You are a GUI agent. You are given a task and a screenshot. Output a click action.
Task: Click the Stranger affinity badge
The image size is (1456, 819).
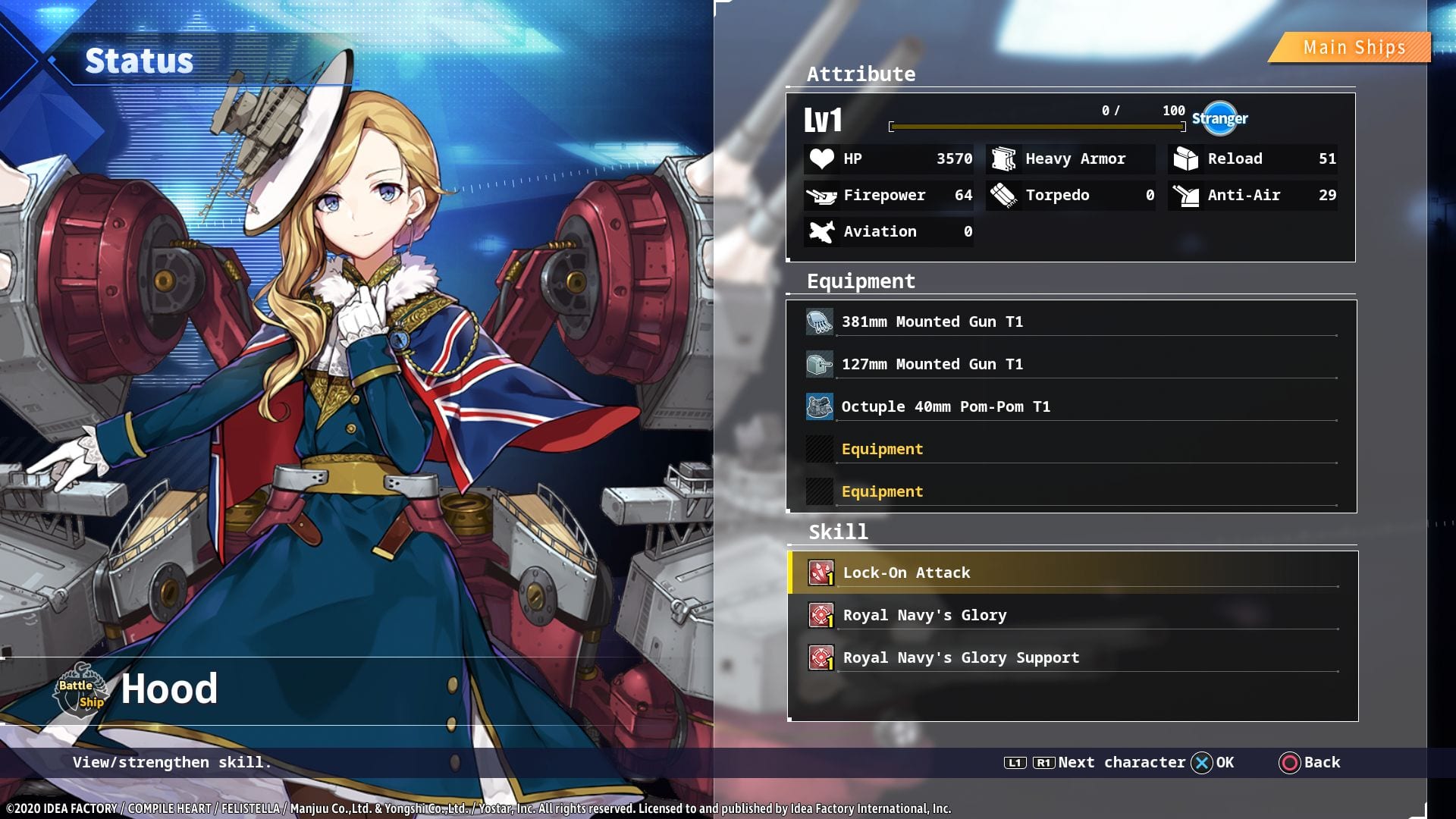coord(1219,118)
